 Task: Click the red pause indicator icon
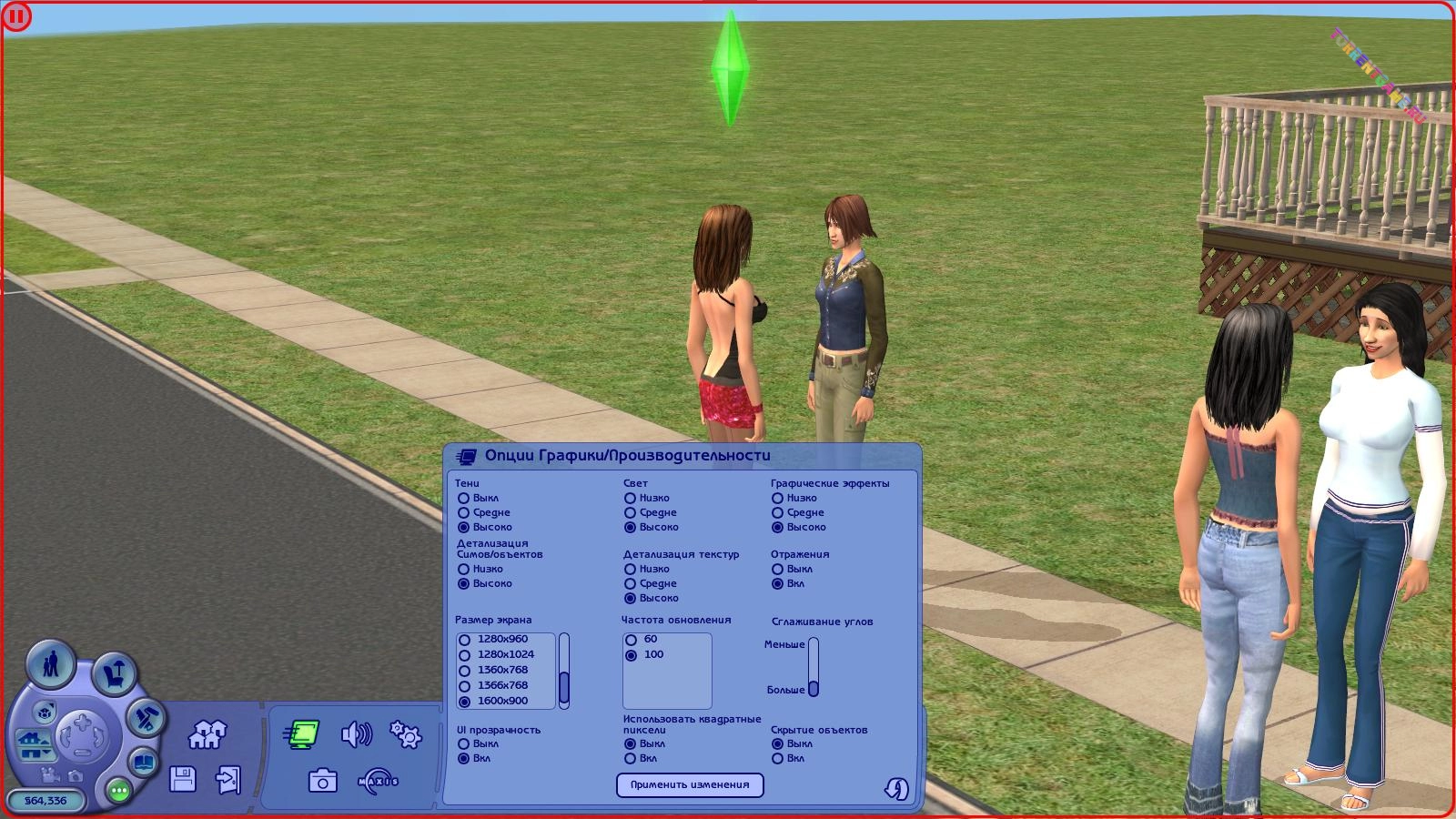pos(16,16)
